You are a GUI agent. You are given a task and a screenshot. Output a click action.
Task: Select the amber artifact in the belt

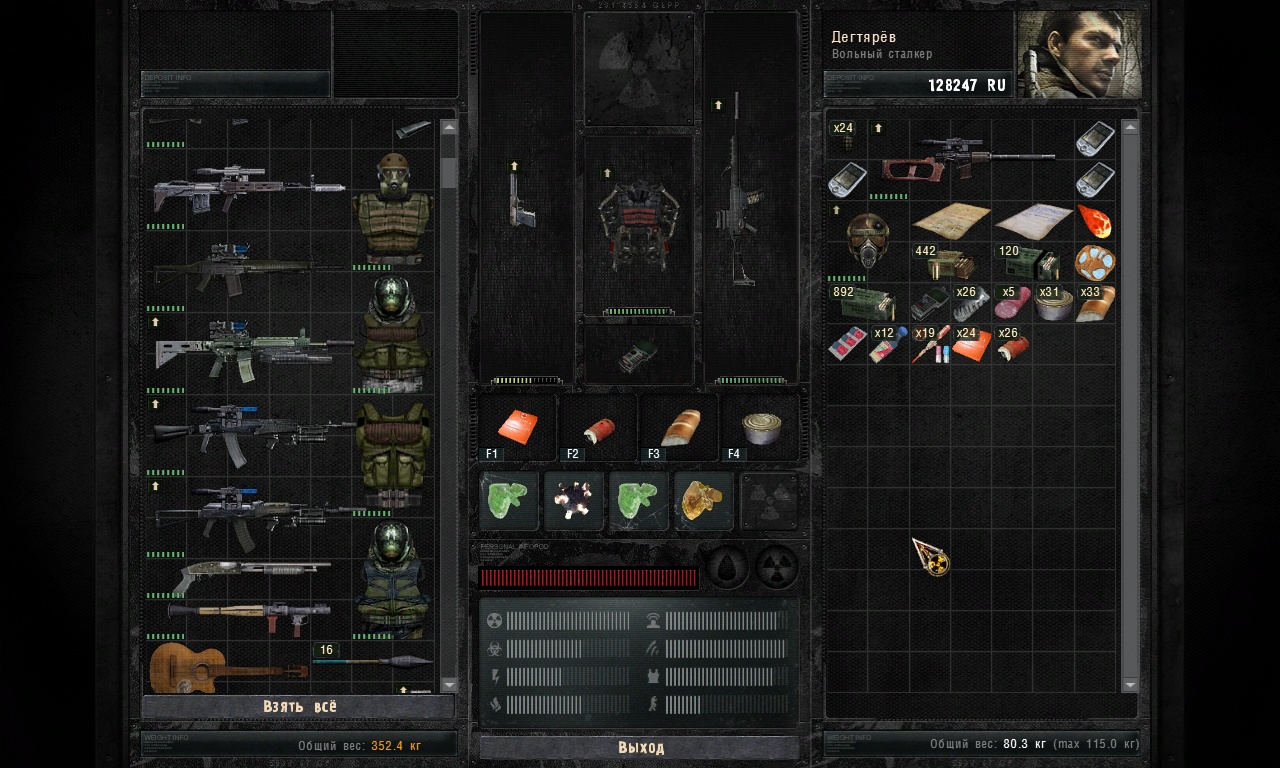tap(704, 500)
